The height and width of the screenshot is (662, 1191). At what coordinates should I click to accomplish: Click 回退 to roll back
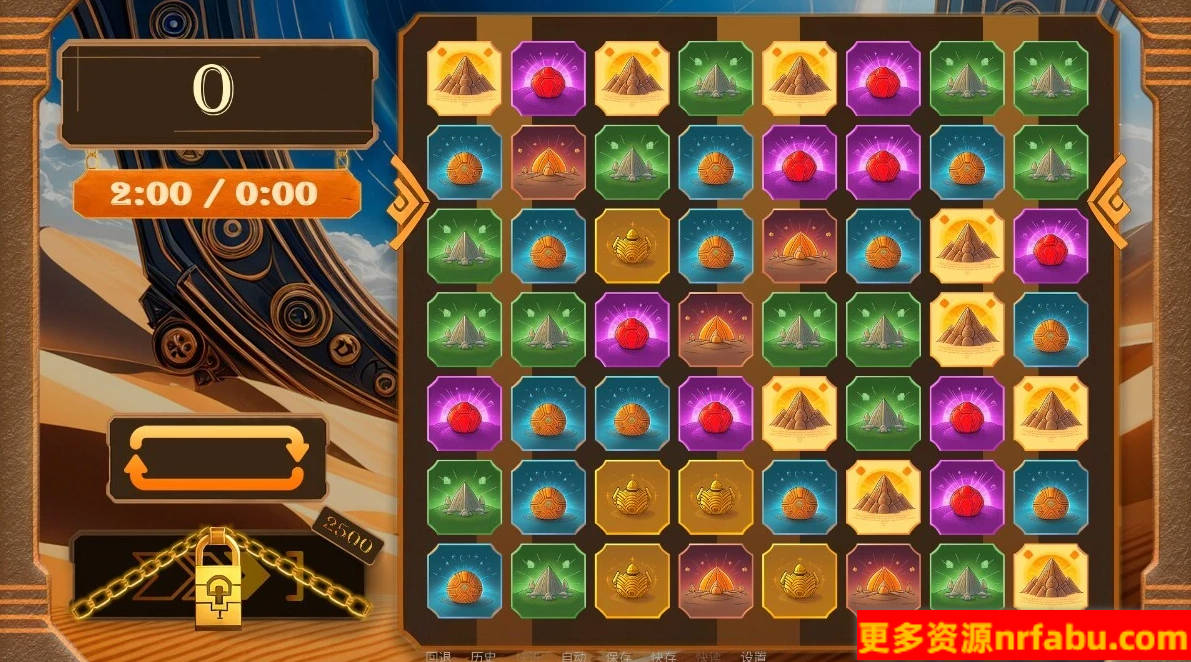click(x=439, y=657)
